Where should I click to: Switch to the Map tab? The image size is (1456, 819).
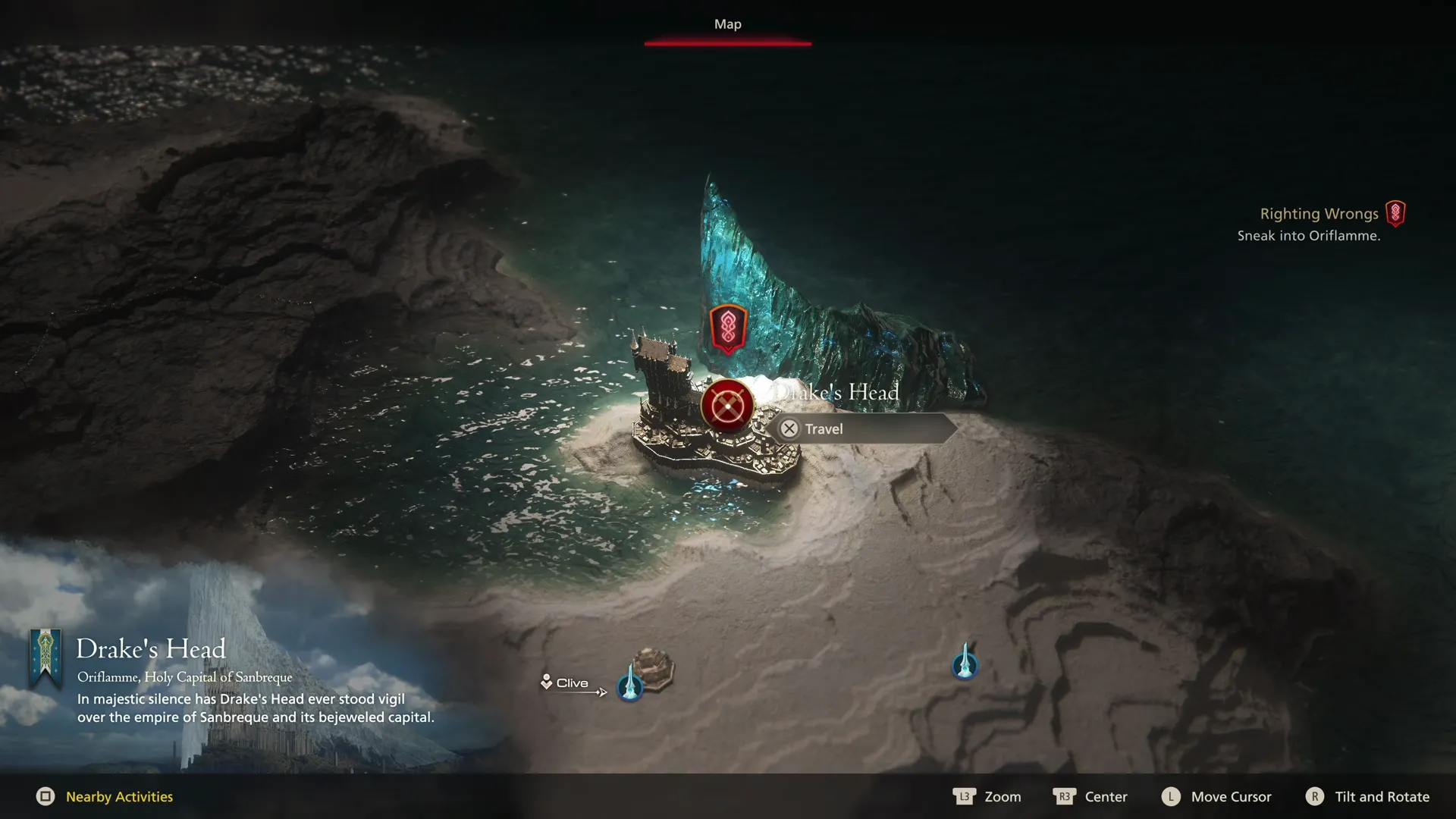point(727,24)
